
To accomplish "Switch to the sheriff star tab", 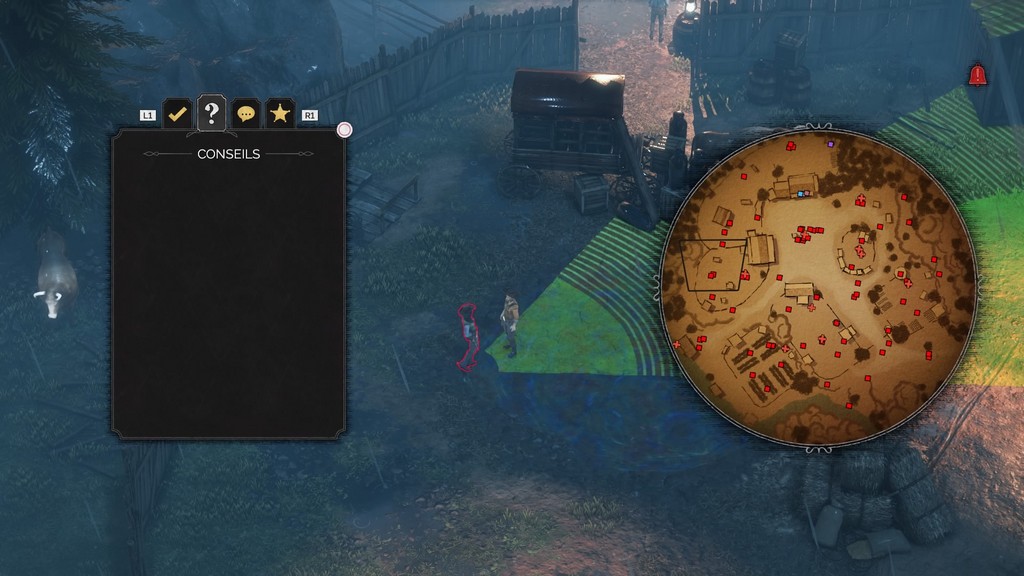I will (x=280, y=114).
